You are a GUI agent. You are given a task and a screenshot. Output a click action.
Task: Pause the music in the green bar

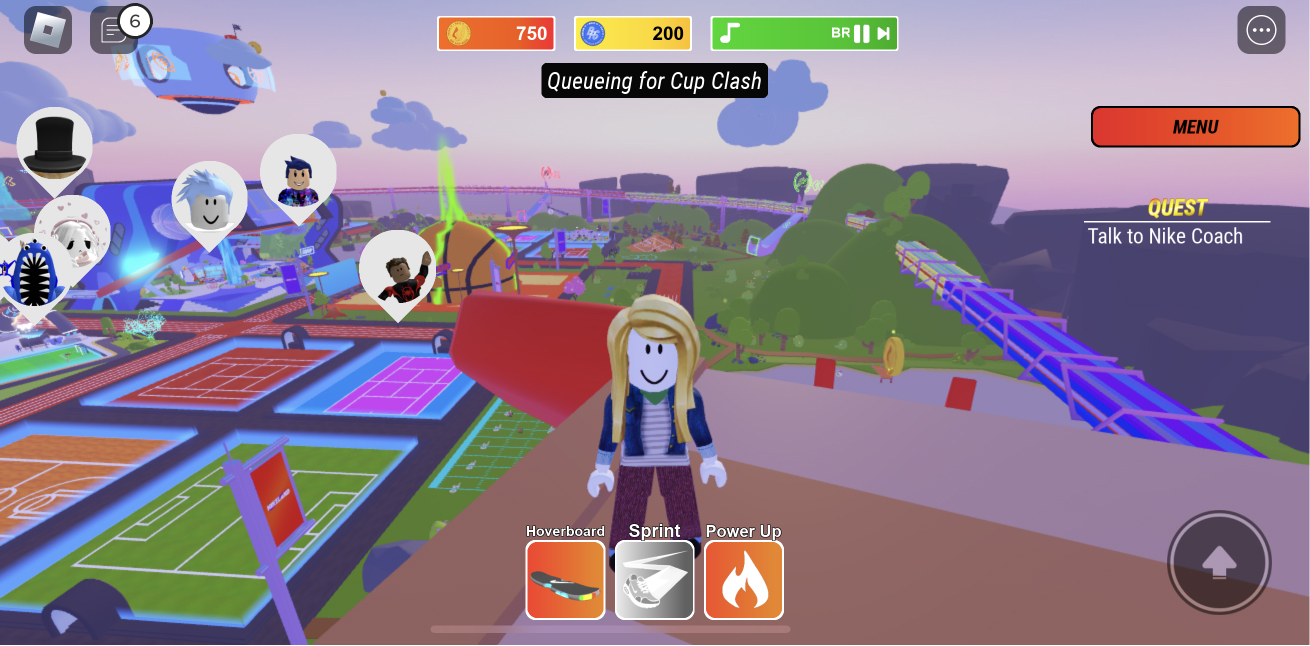[x=861, y=34]
